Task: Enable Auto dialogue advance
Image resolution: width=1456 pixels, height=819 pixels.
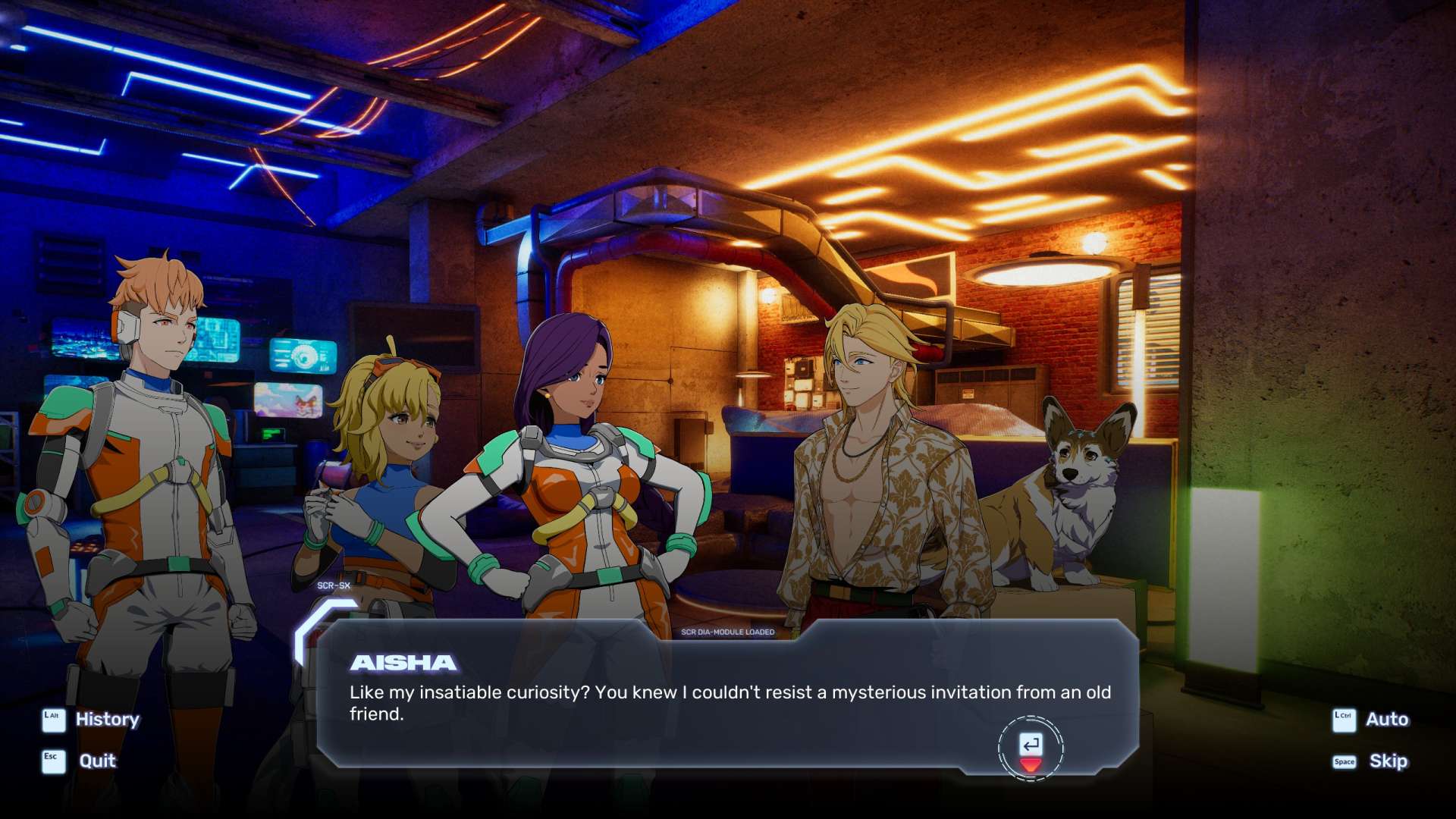Action: 1386,719
